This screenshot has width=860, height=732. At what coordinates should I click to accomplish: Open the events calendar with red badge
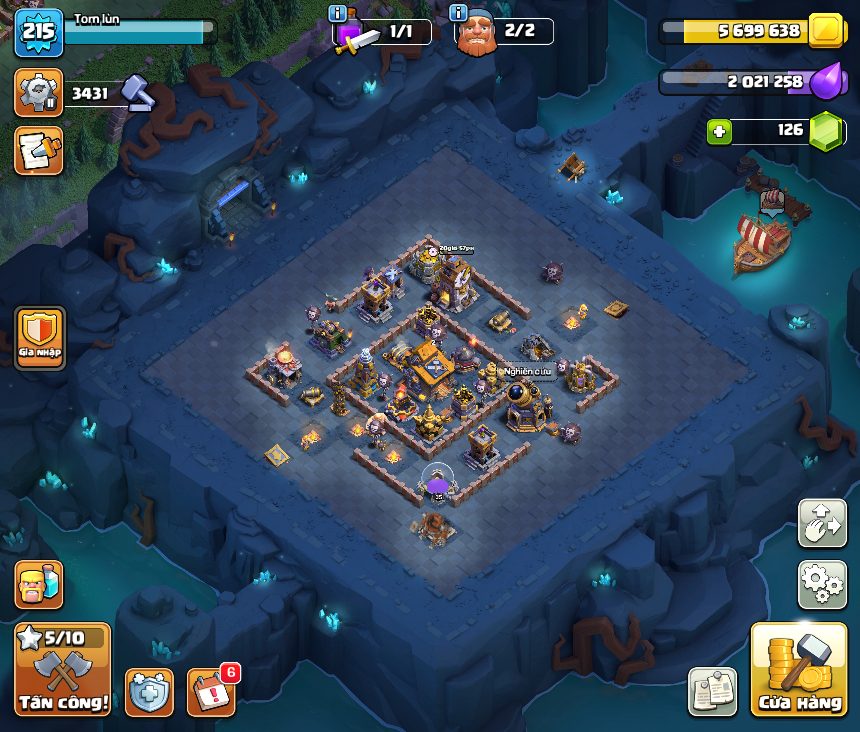(x=211, y=691)
